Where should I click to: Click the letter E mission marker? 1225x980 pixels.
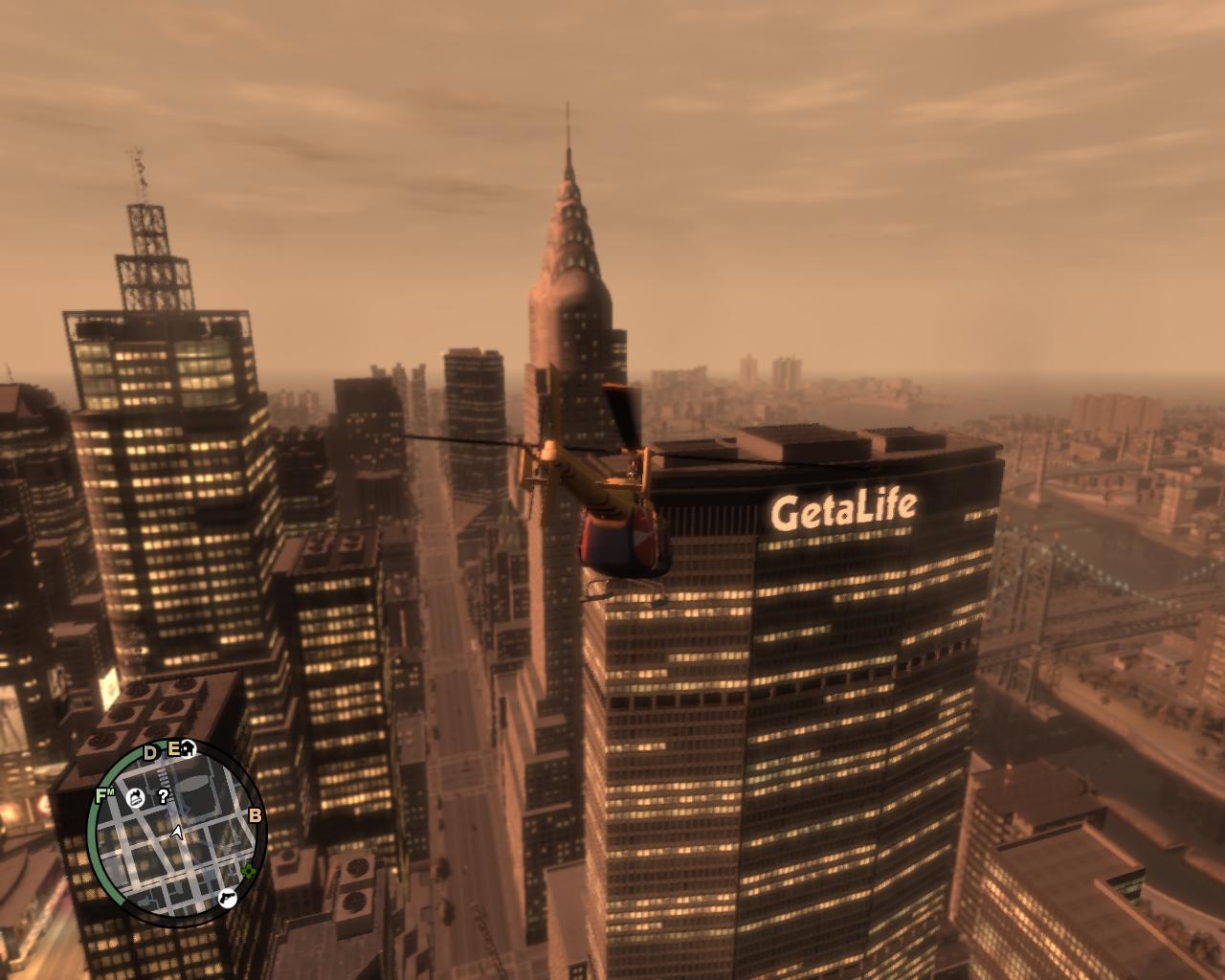pyautogui.click(x=174, y=749)
